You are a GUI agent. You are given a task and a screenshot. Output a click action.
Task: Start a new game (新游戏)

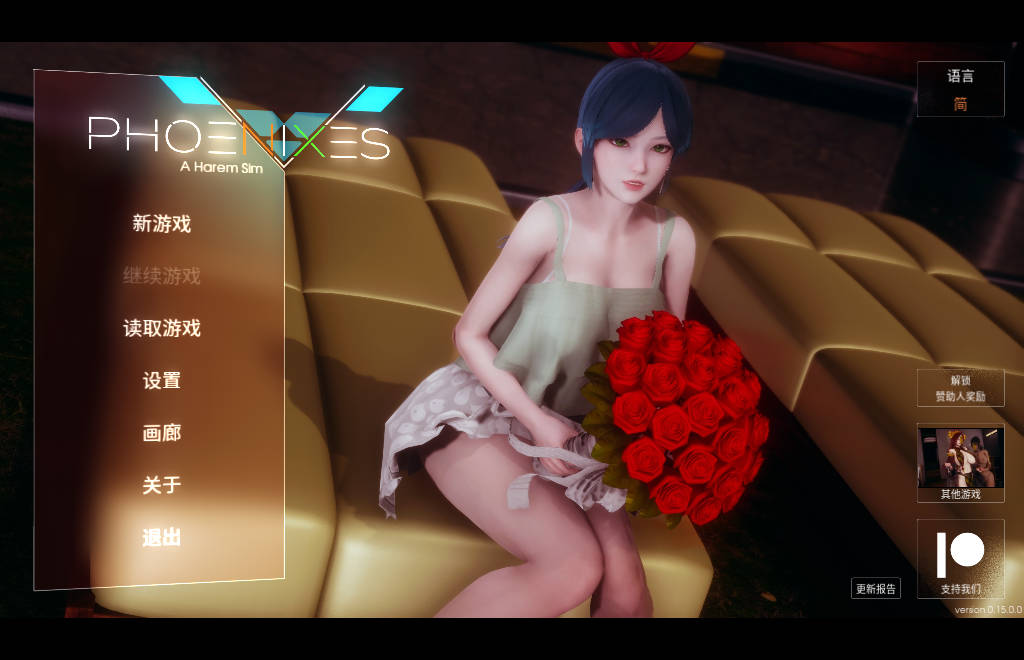tap(161, 224)
